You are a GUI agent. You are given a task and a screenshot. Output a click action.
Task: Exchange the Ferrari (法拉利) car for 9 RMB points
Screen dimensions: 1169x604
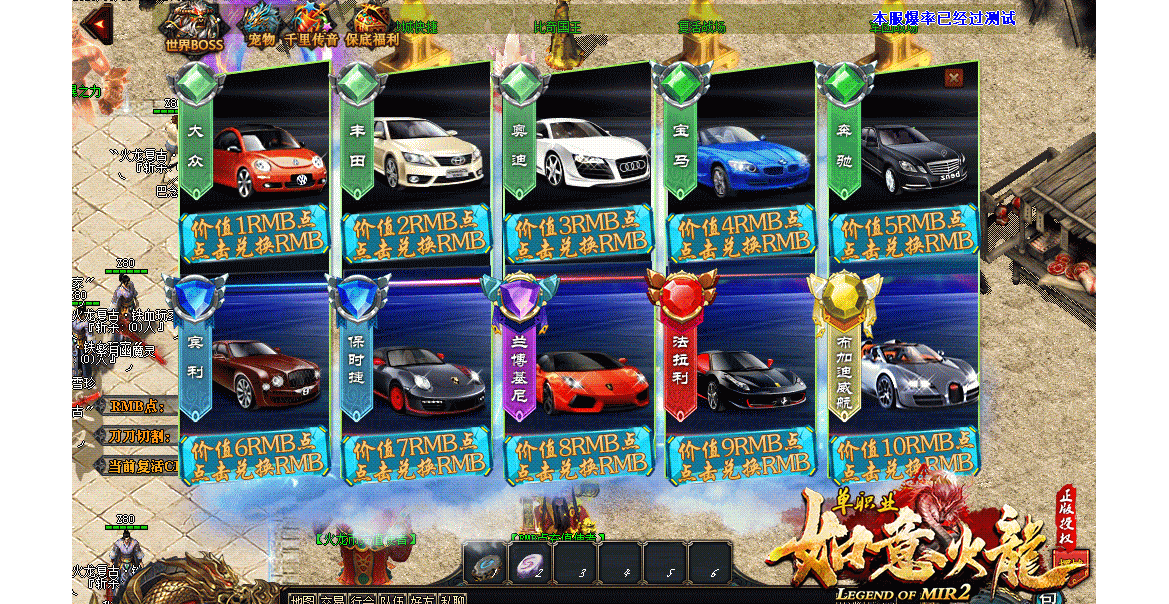[741, 456]
